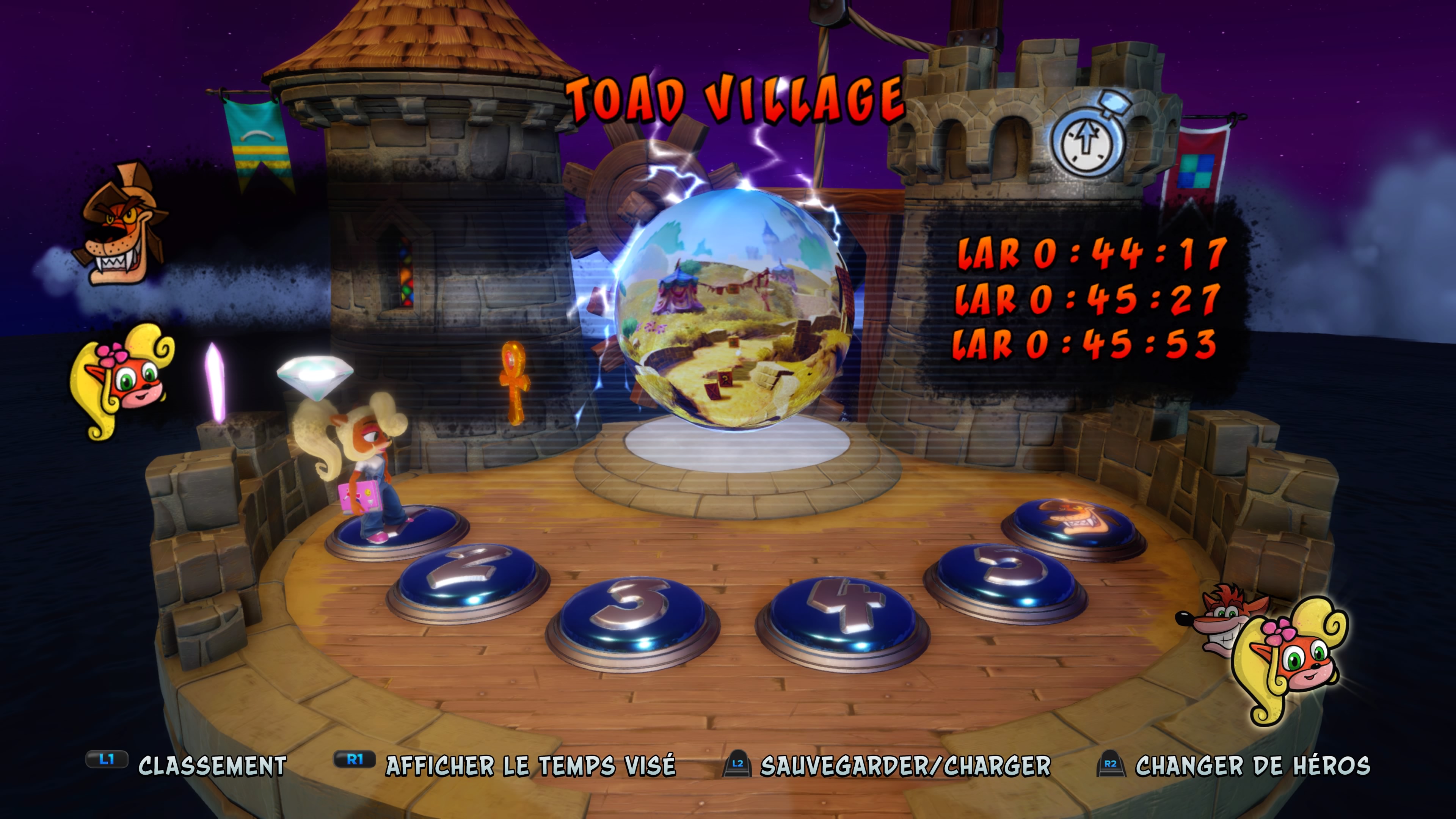1456x819 pixels.
Task: Select the golden ankh relic icon
Action: [x=515, y=381]
